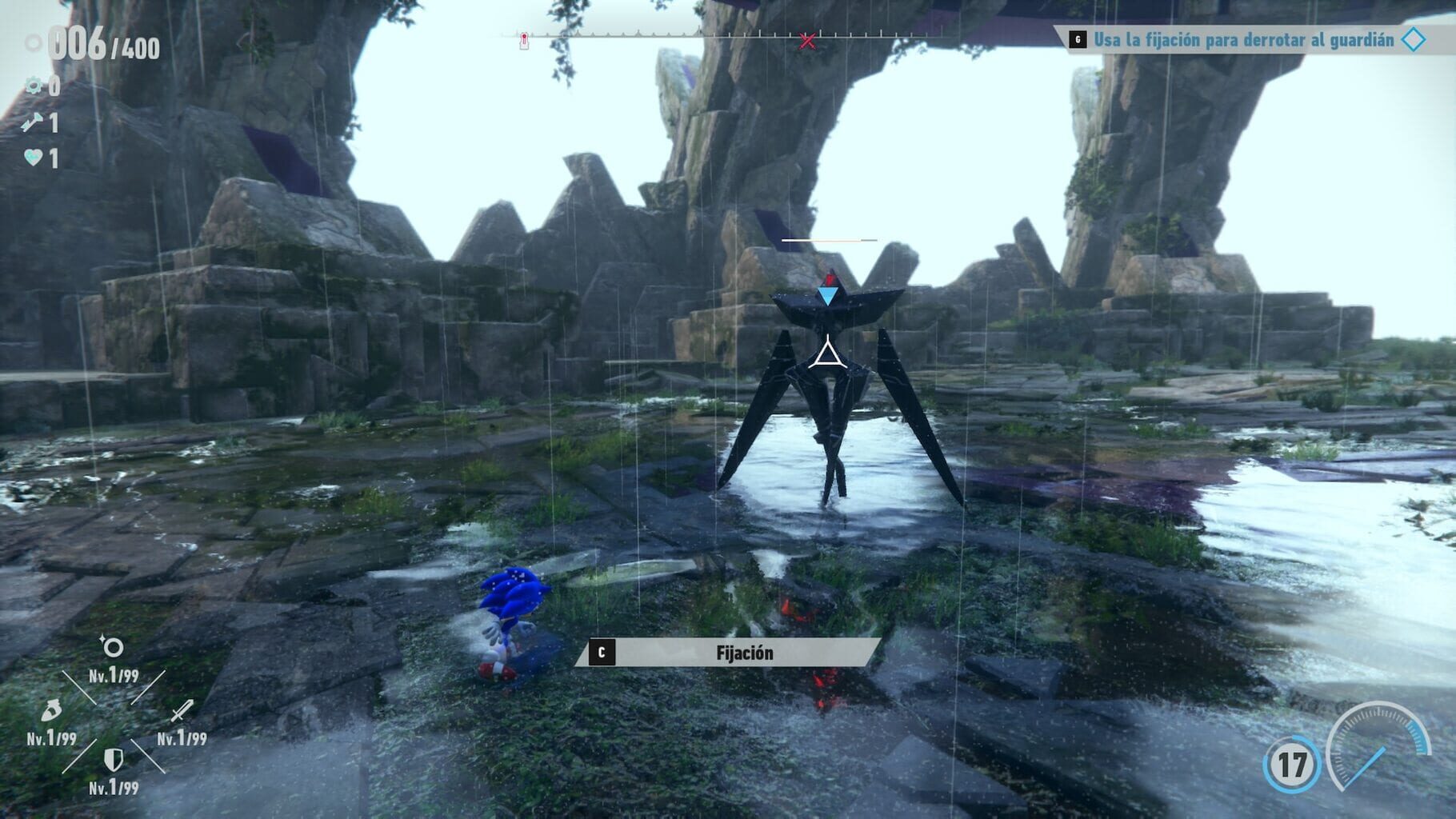
Task: Click the guardian's health bar
Action: [x=830, y=238]
